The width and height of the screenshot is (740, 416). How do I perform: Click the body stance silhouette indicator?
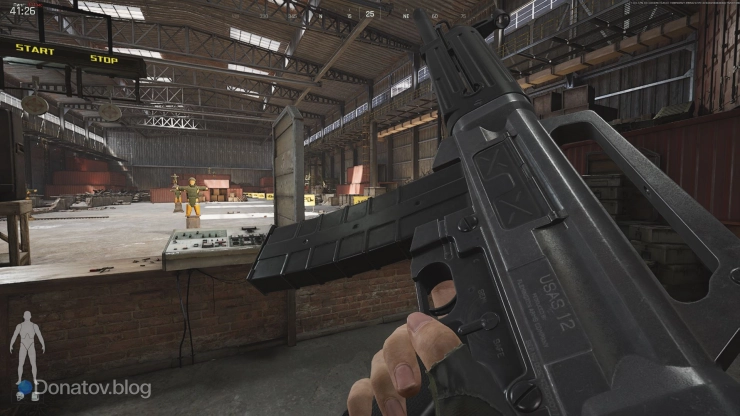point(27,345)
